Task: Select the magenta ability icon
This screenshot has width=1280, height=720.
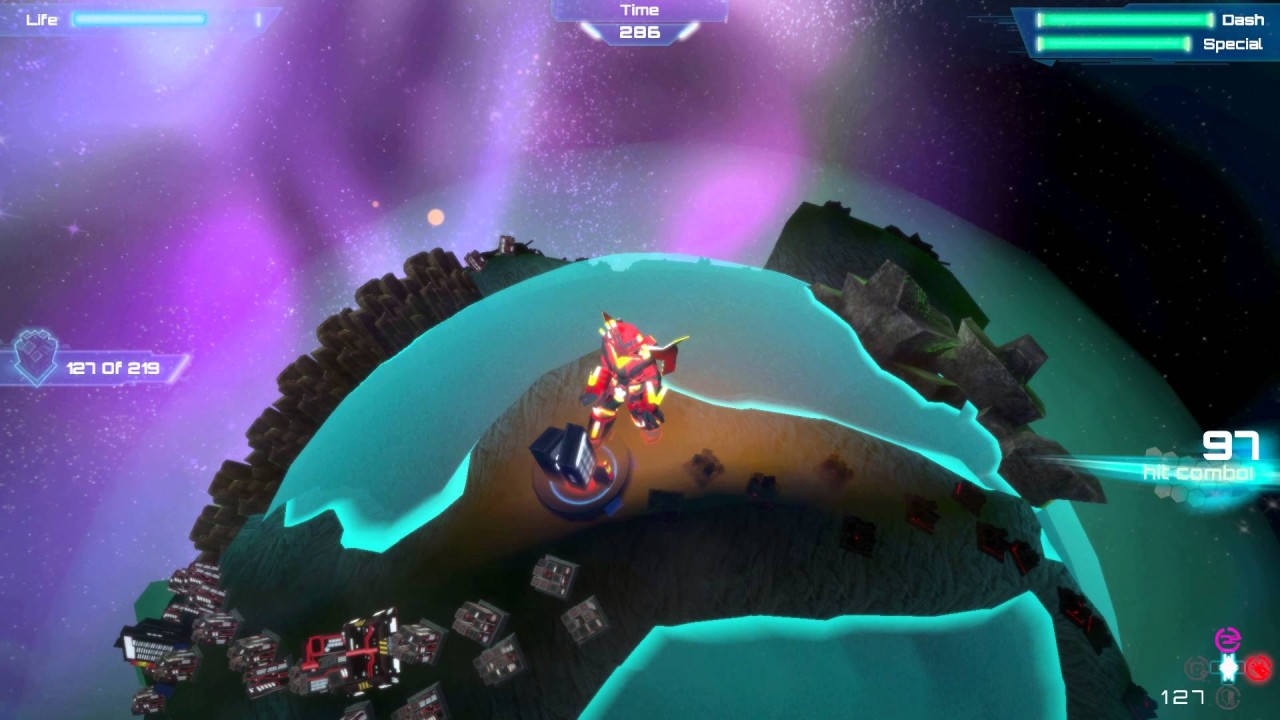Action: [1227, 640]
